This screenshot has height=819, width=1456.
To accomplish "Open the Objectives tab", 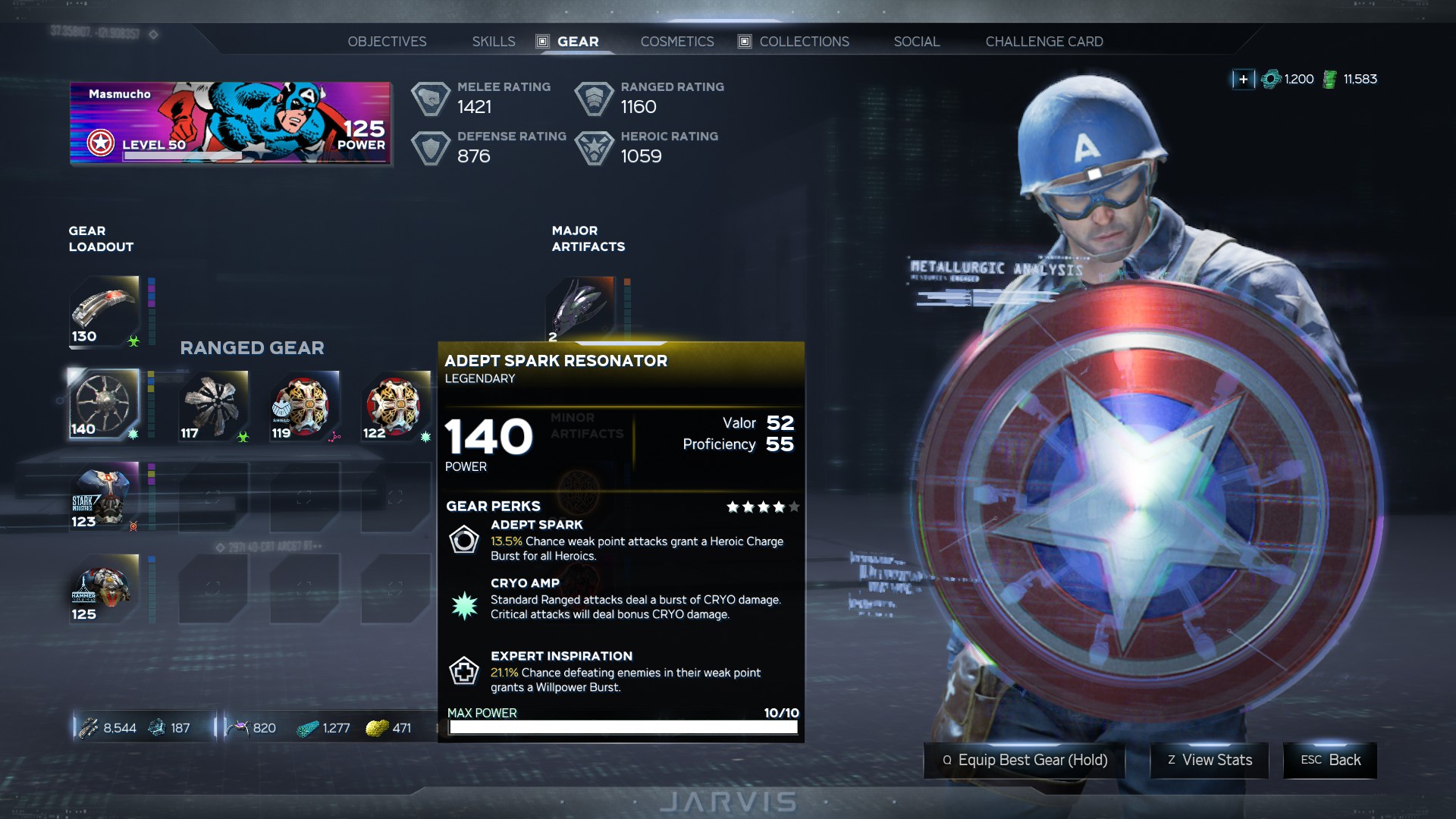I will pos(387,42).
